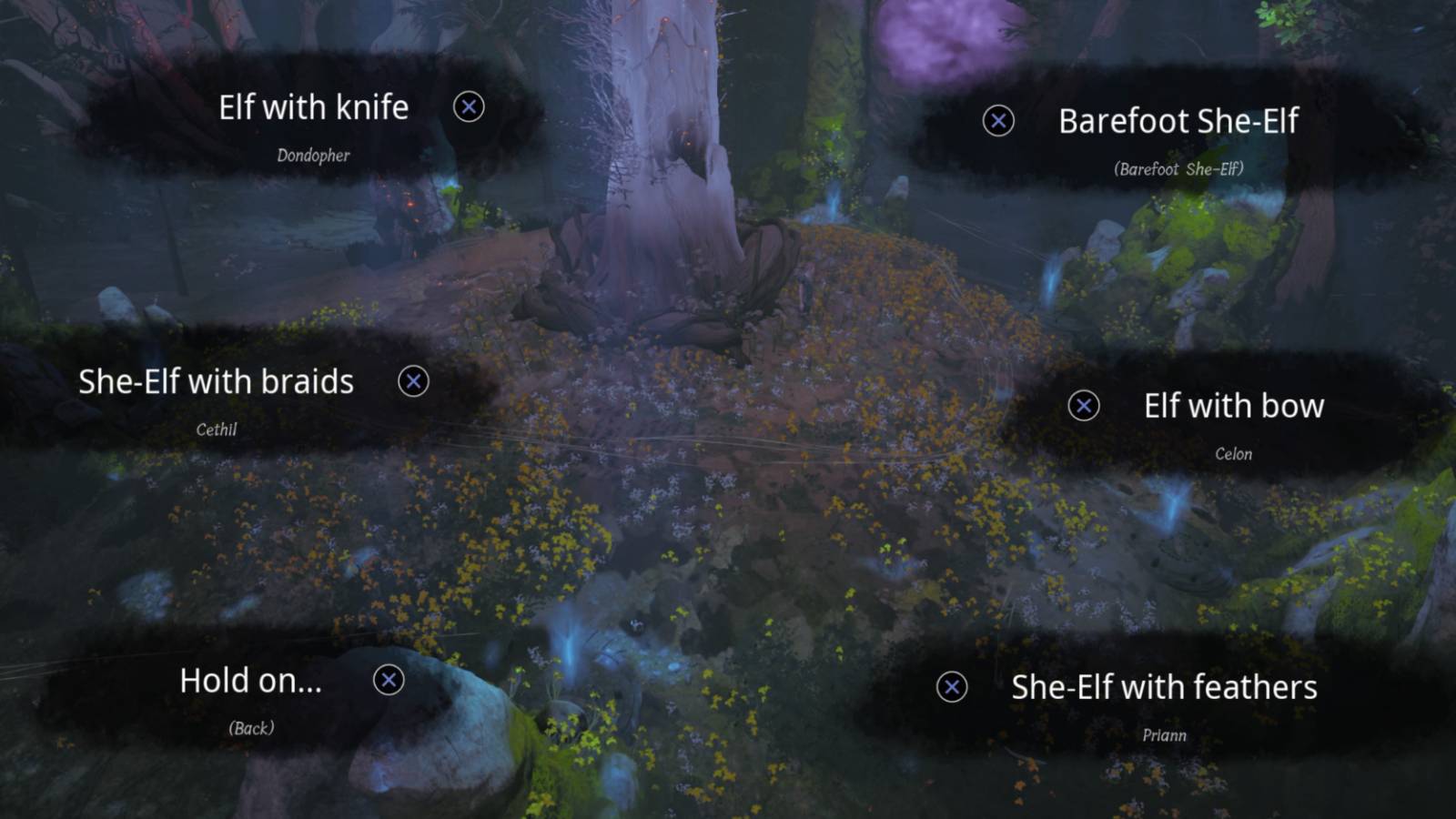Click the cross icon next to "Elf with knife"
Screen dimensions: 1456x819
(468, 106)
